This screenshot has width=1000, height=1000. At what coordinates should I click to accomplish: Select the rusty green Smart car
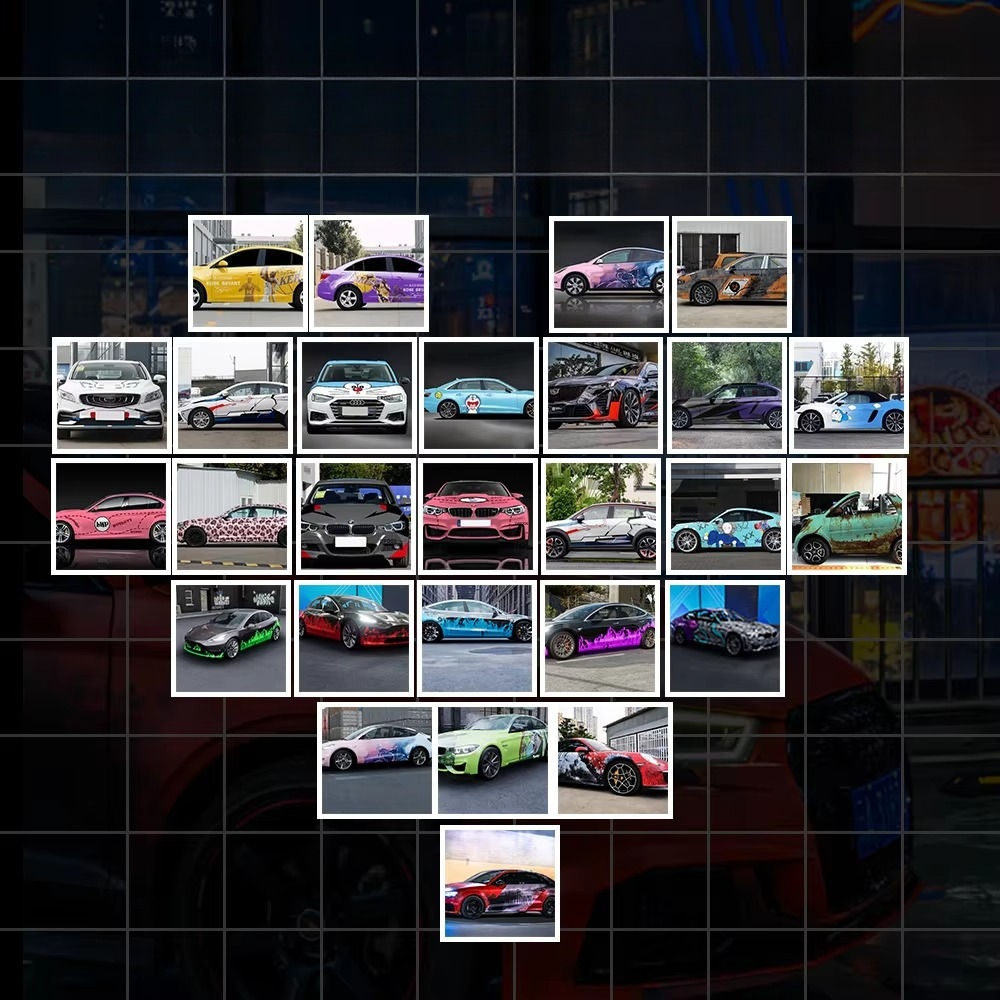[848, 517]
